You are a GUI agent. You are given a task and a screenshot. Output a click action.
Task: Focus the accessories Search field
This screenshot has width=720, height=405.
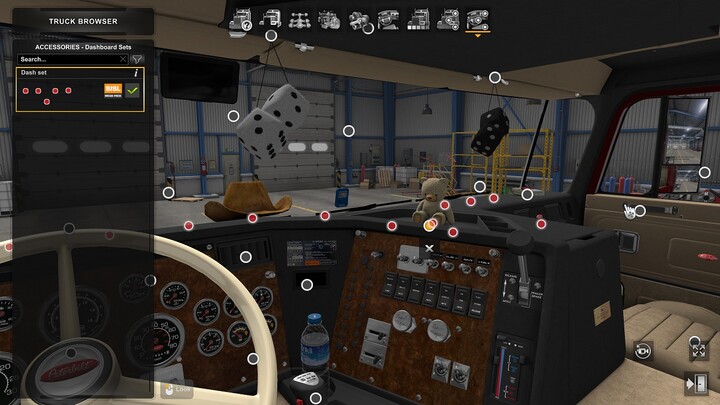point(68,59)
